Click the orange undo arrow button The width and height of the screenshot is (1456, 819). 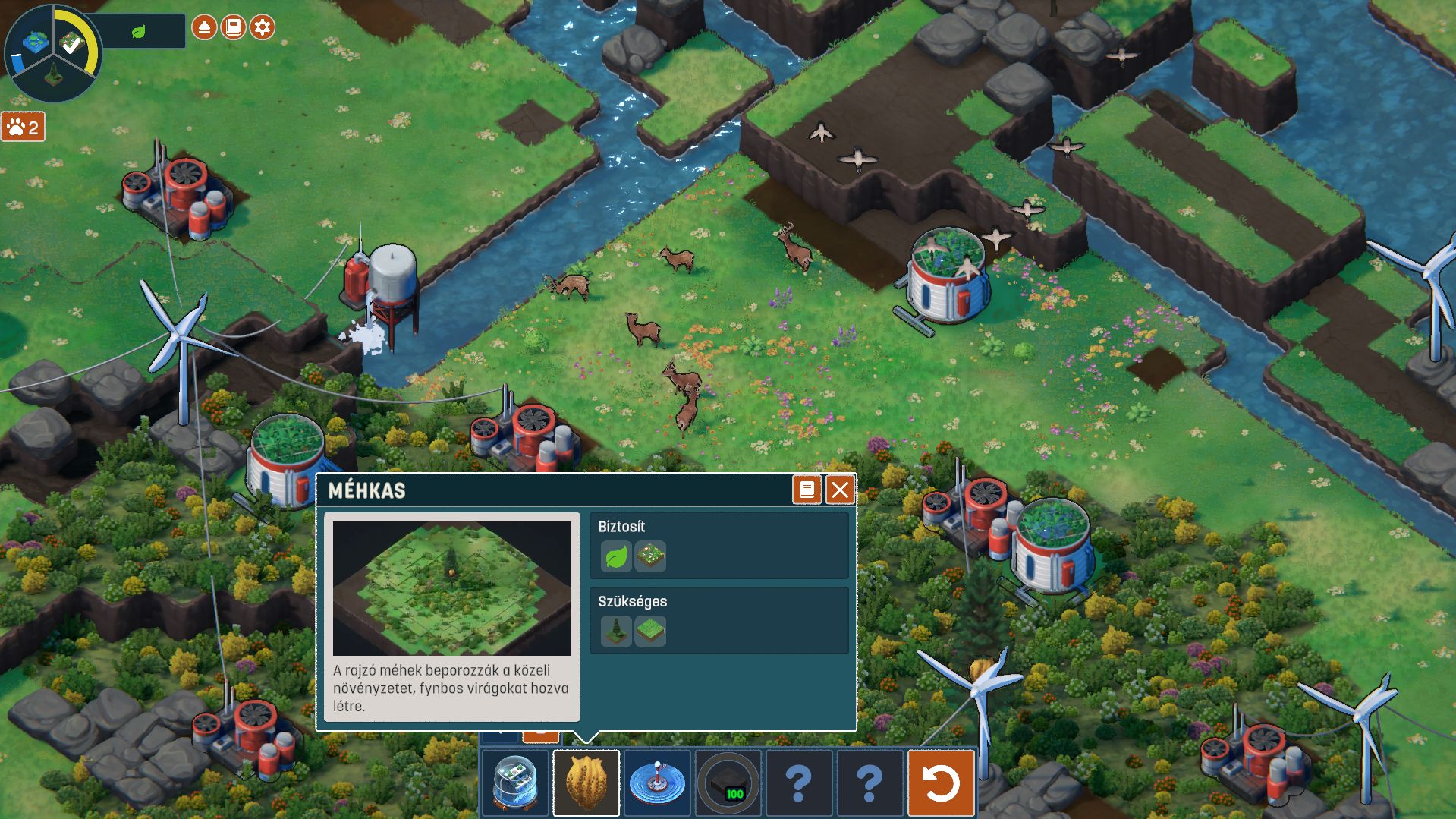[941, 783]
